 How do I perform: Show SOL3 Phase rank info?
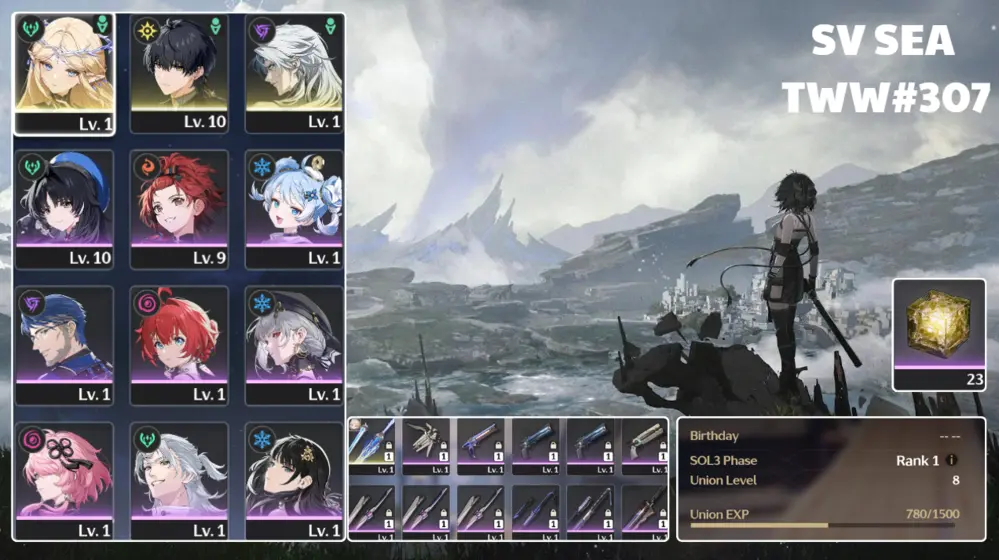pos(949,460)
